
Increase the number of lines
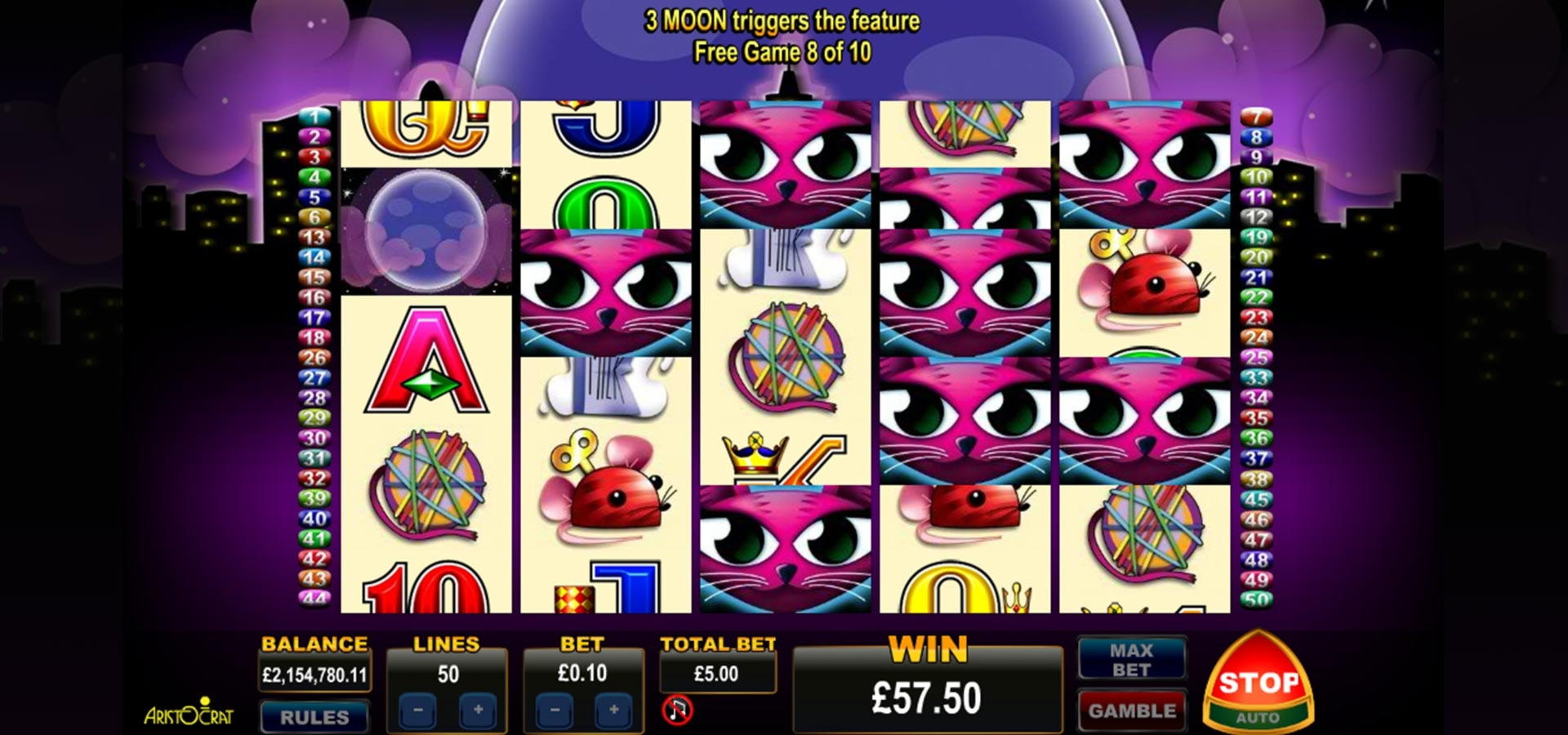[478, 710]
